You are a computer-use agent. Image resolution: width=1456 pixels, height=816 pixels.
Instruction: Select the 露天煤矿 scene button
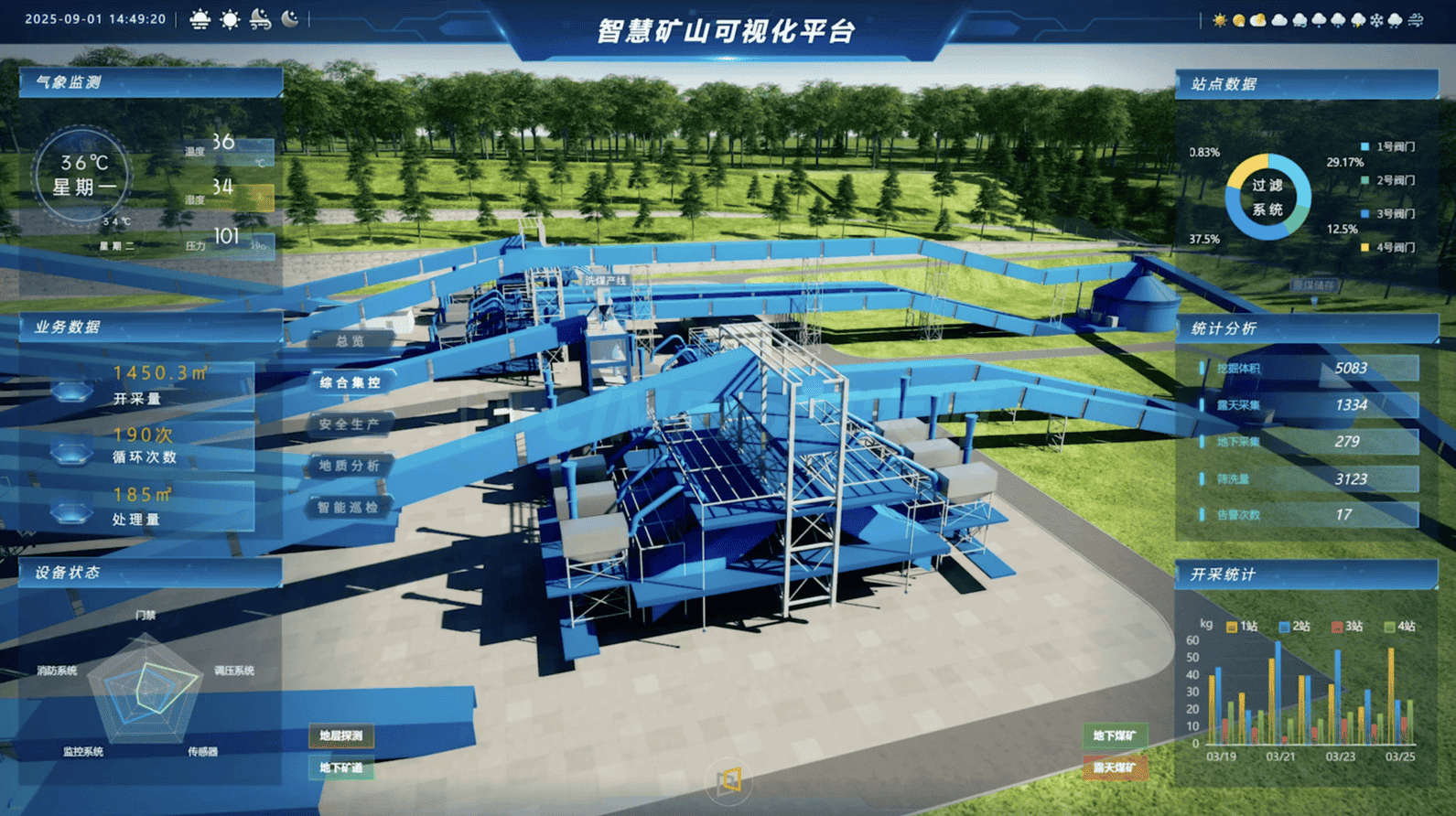[x=1114, y=768]
